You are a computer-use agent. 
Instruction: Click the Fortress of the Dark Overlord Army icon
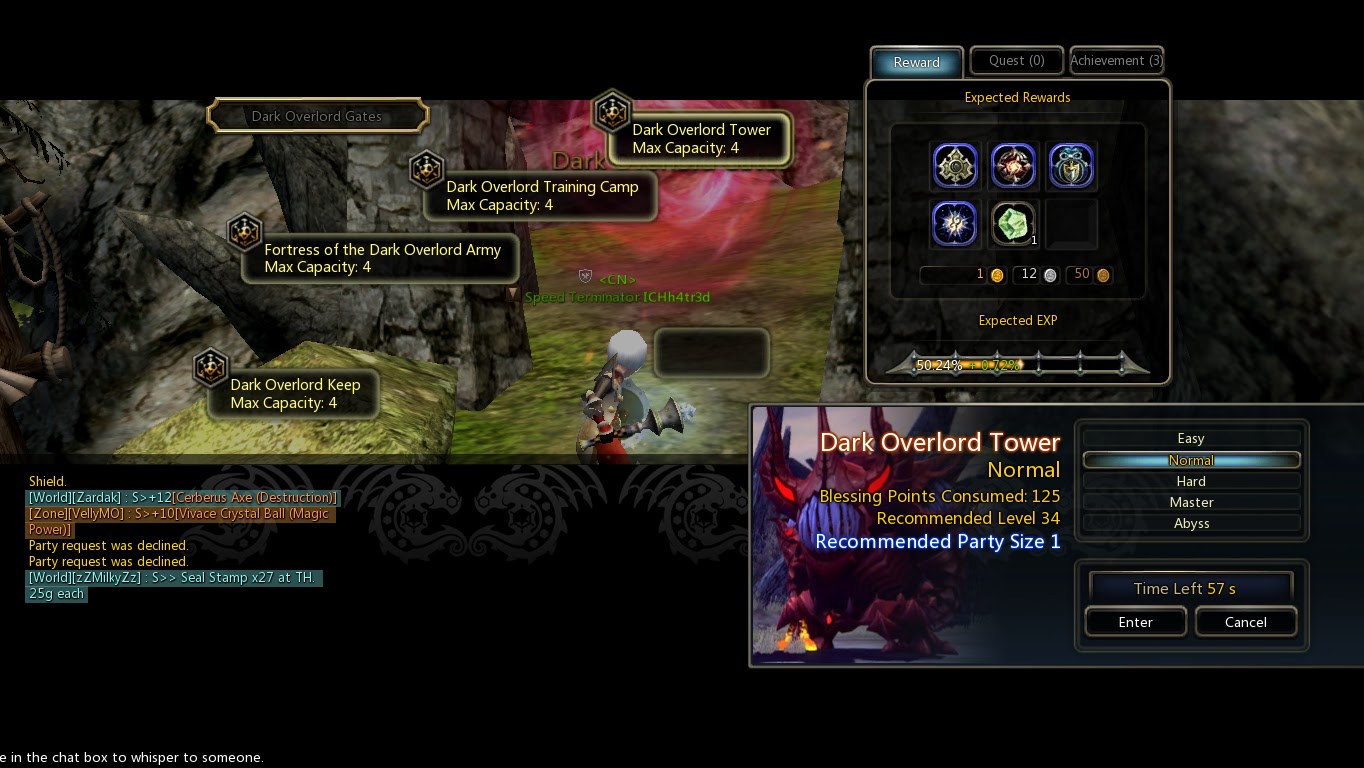click(x=245, y=232)
